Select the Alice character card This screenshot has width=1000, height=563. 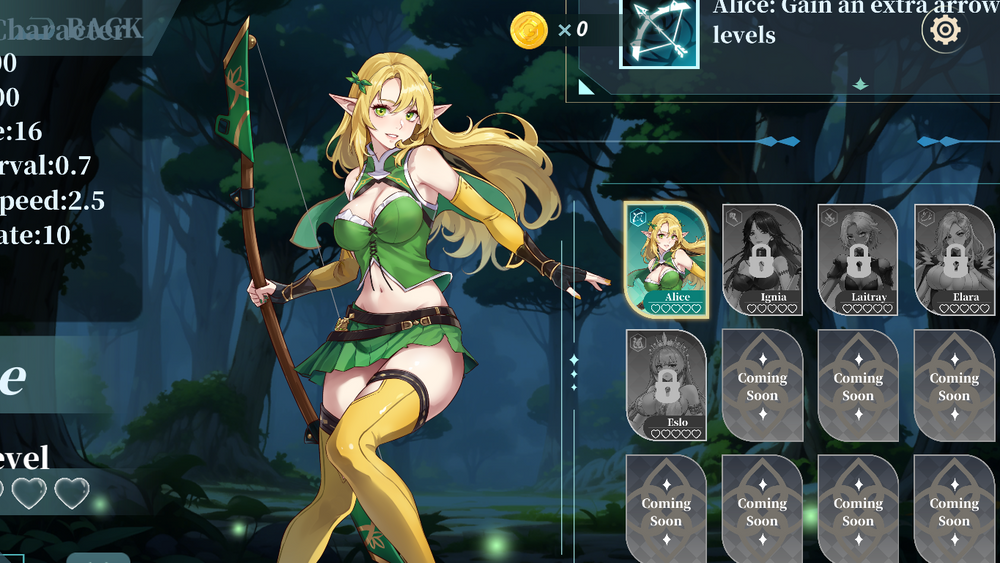tap(666, 259)
